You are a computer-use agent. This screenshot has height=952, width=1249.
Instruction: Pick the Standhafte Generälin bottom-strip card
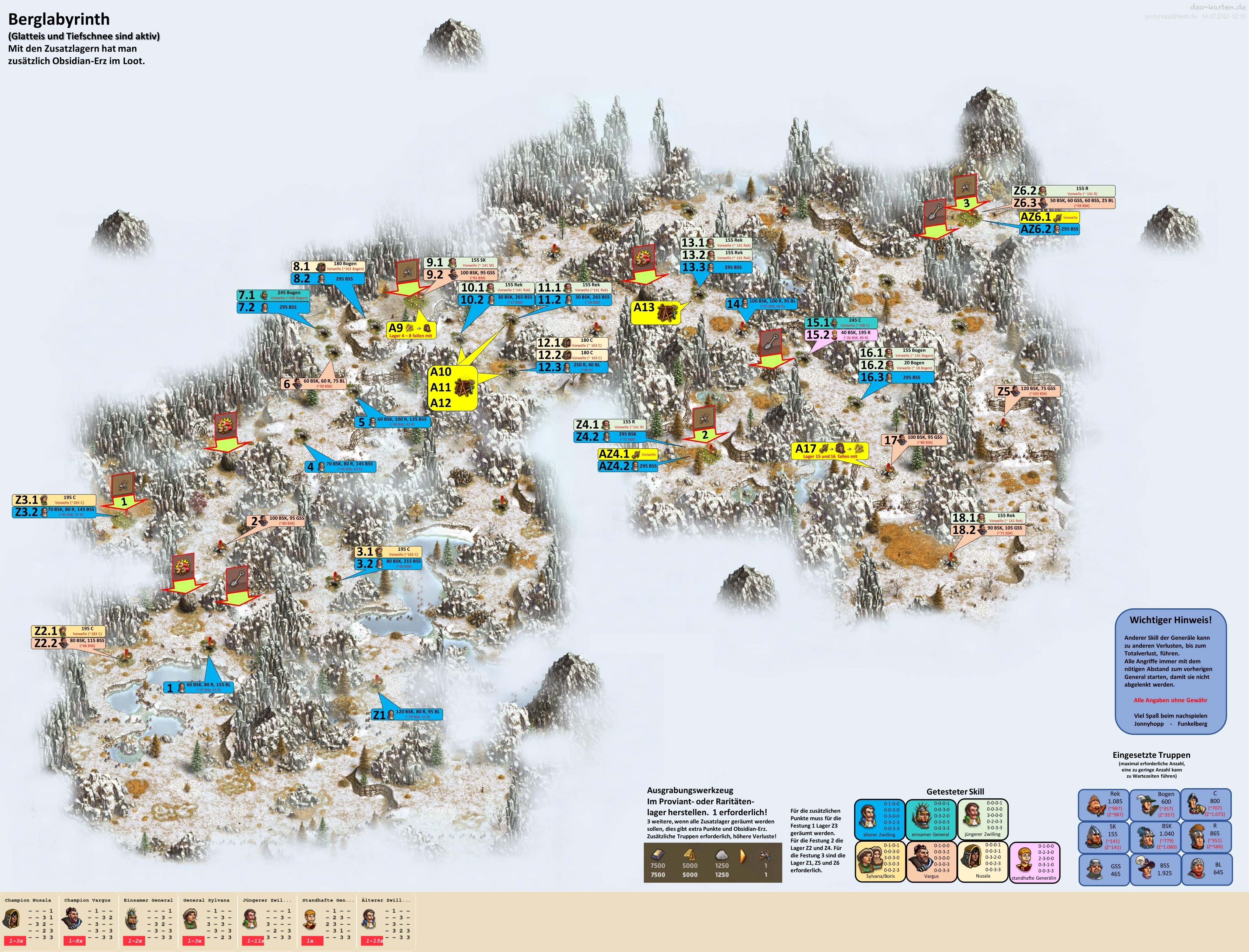click(x=327, y=921)
